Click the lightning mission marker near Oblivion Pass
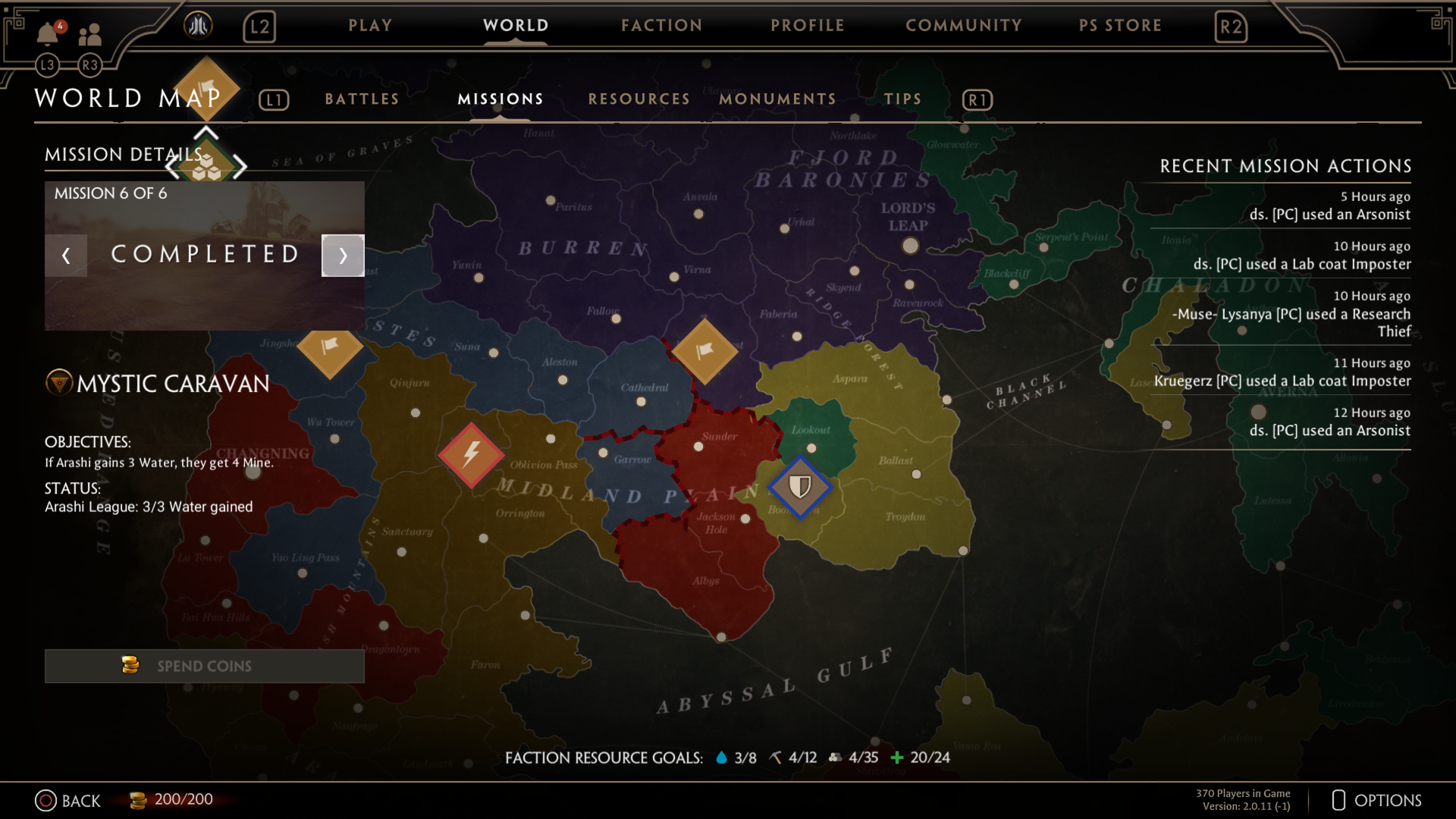Screen dimensions: 1456x819 [x=471, y=455]
